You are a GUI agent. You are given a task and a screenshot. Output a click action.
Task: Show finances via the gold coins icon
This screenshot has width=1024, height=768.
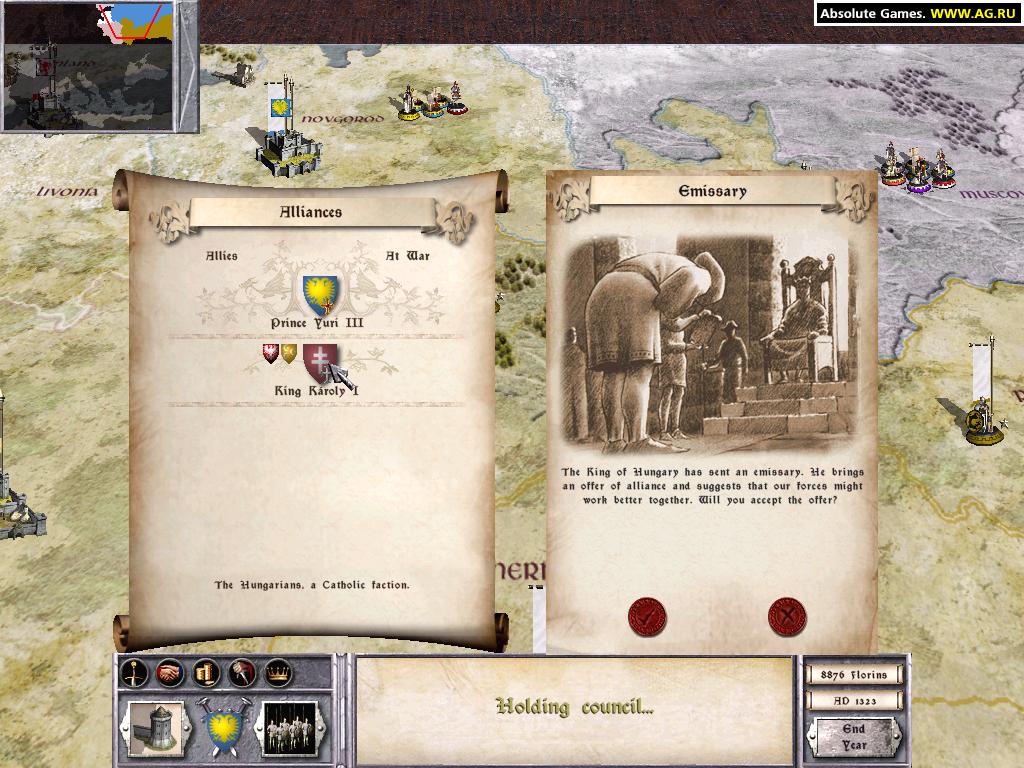point(206,674)
